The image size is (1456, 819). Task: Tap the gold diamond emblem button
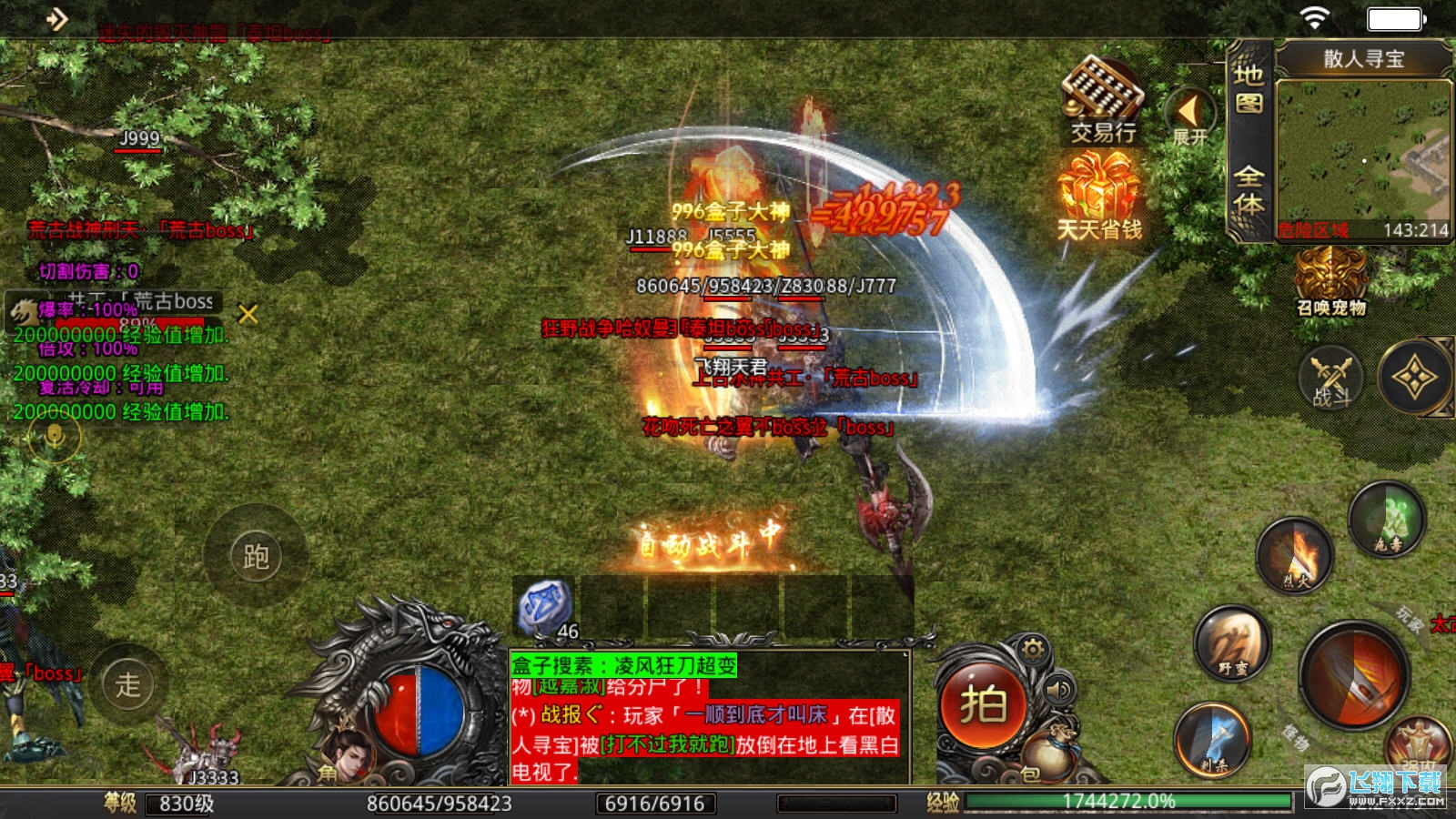point(1414,378)
